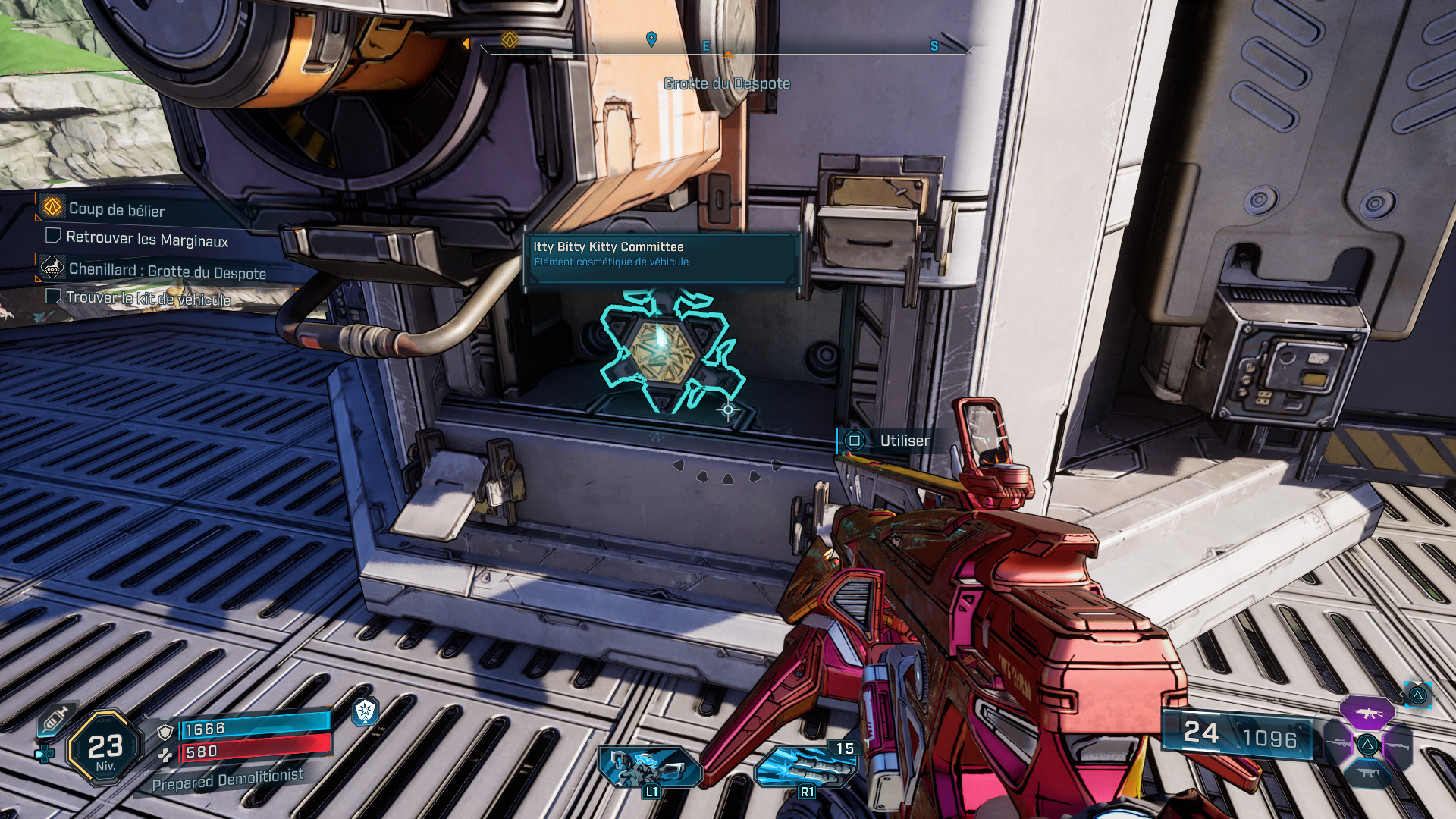
Task: Pick the SMG slot on the weapon wheel
Action: point(1367,773)
